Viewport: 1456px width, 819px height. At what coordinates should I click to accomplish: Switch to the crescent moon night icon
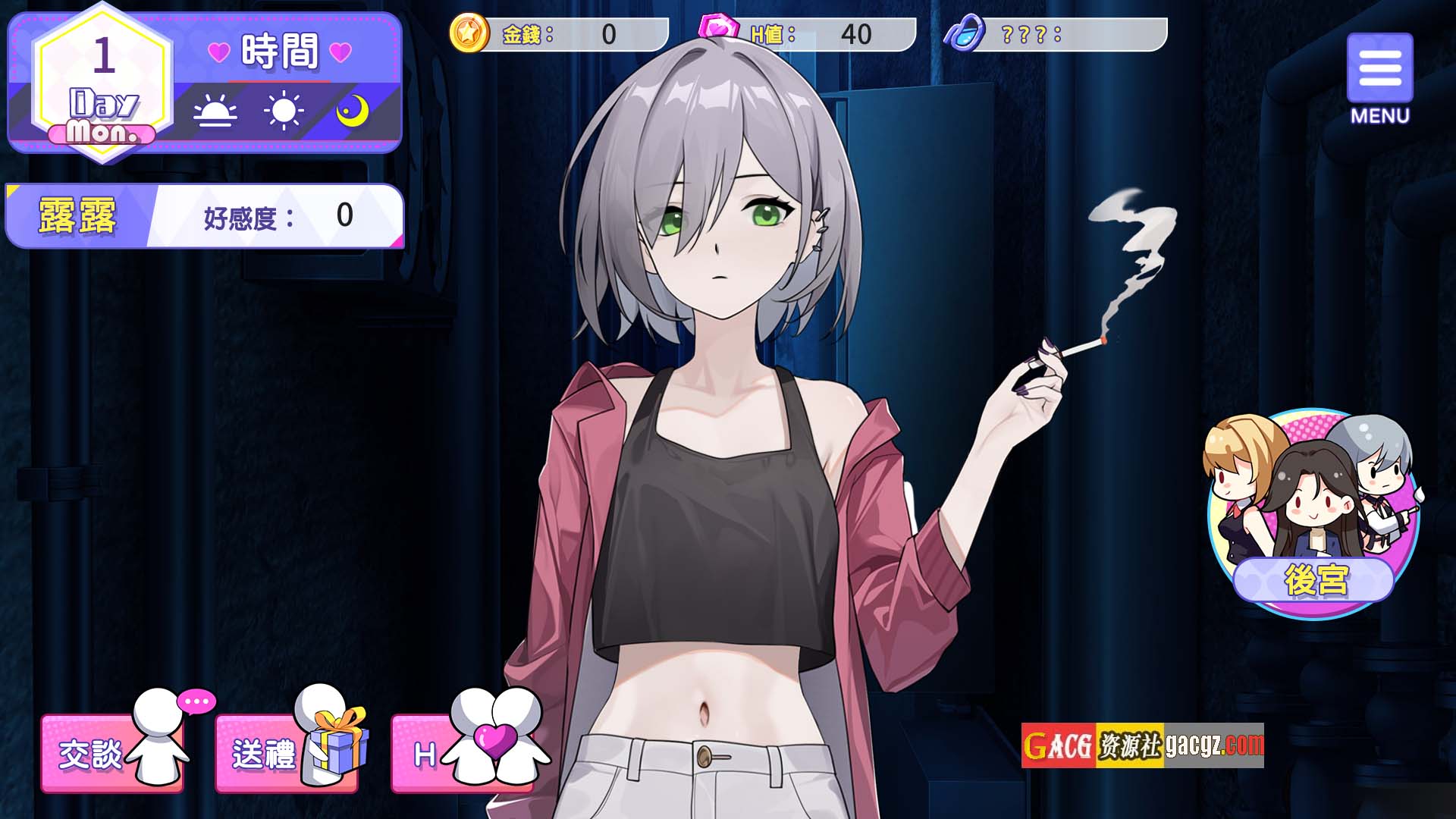352,112
